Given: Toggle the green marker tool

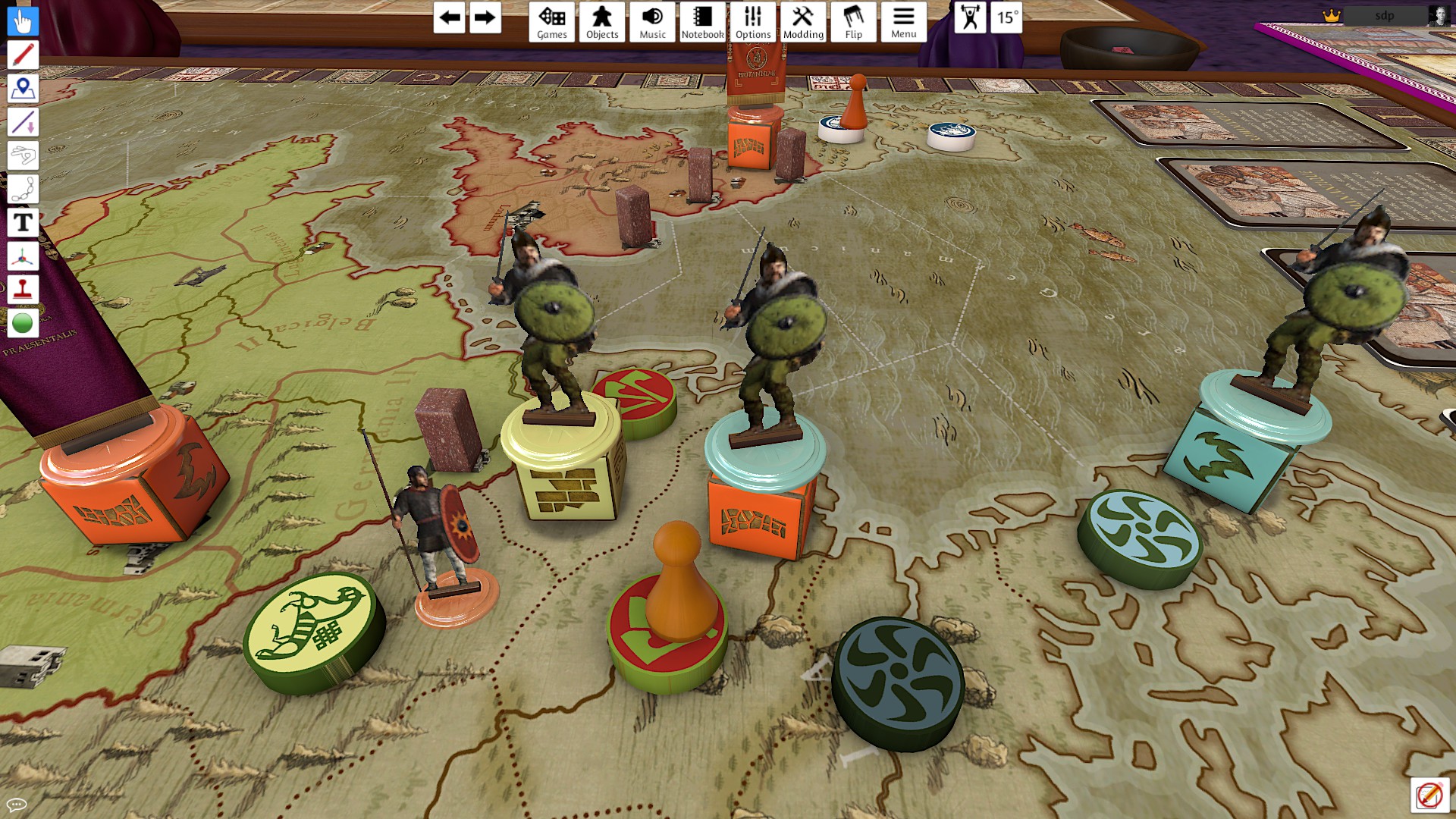Looking at the screenshot, I should point(23,322).
